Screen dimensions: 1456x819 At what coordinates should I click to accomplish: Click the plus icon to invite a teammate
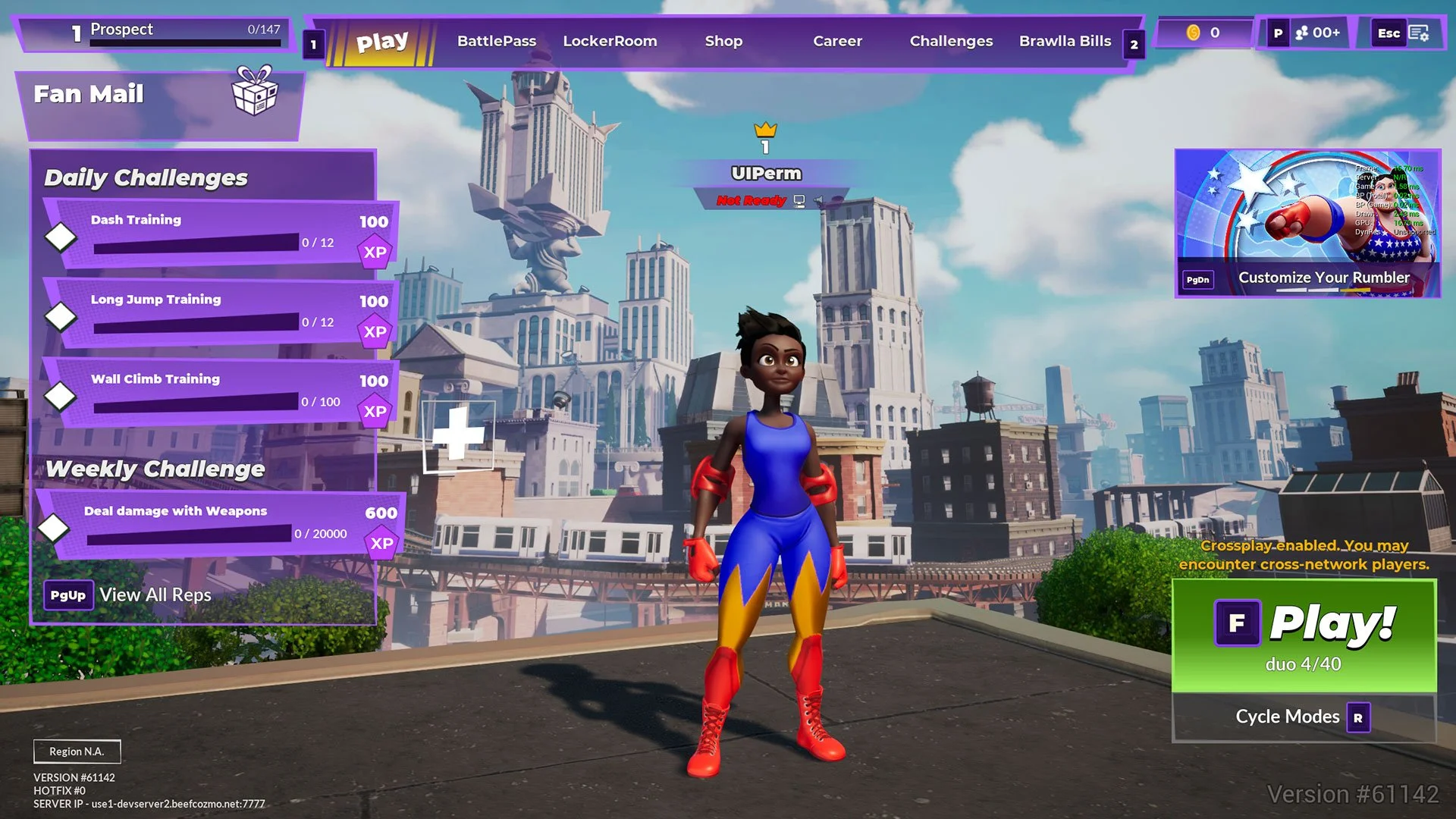tap(458, 435)
